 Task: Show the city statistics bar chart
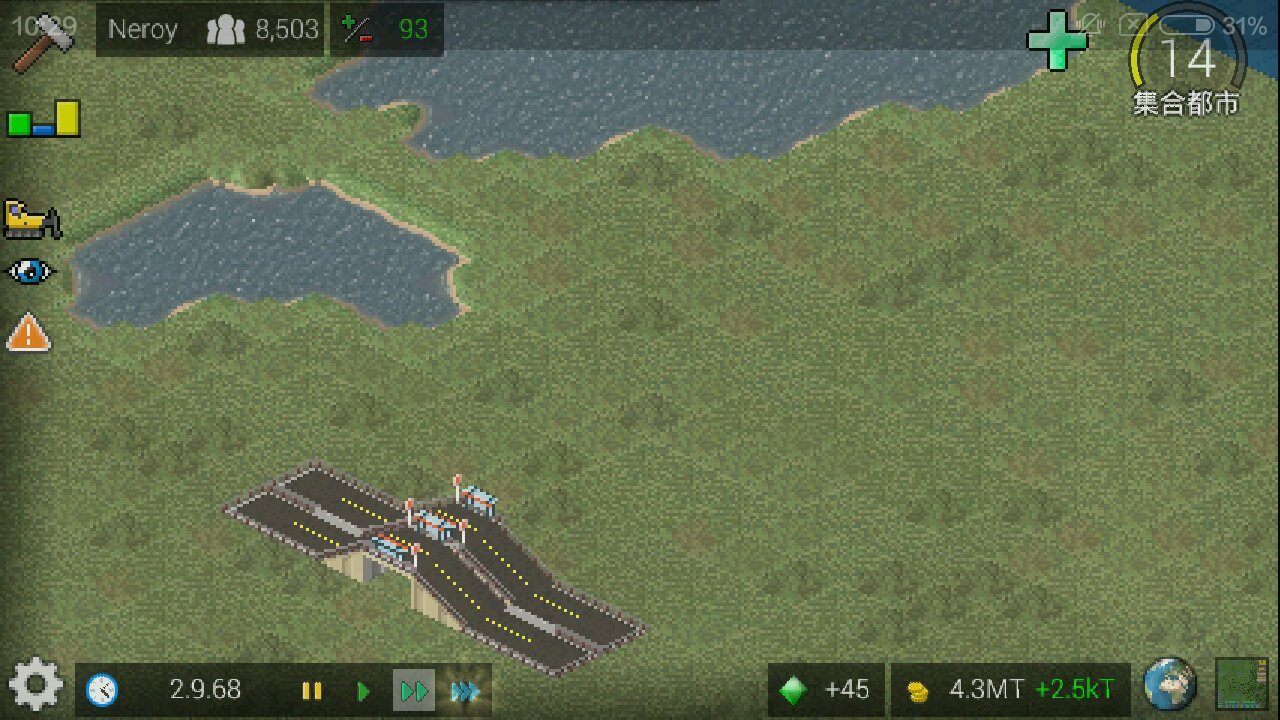[x=43, y=119]
